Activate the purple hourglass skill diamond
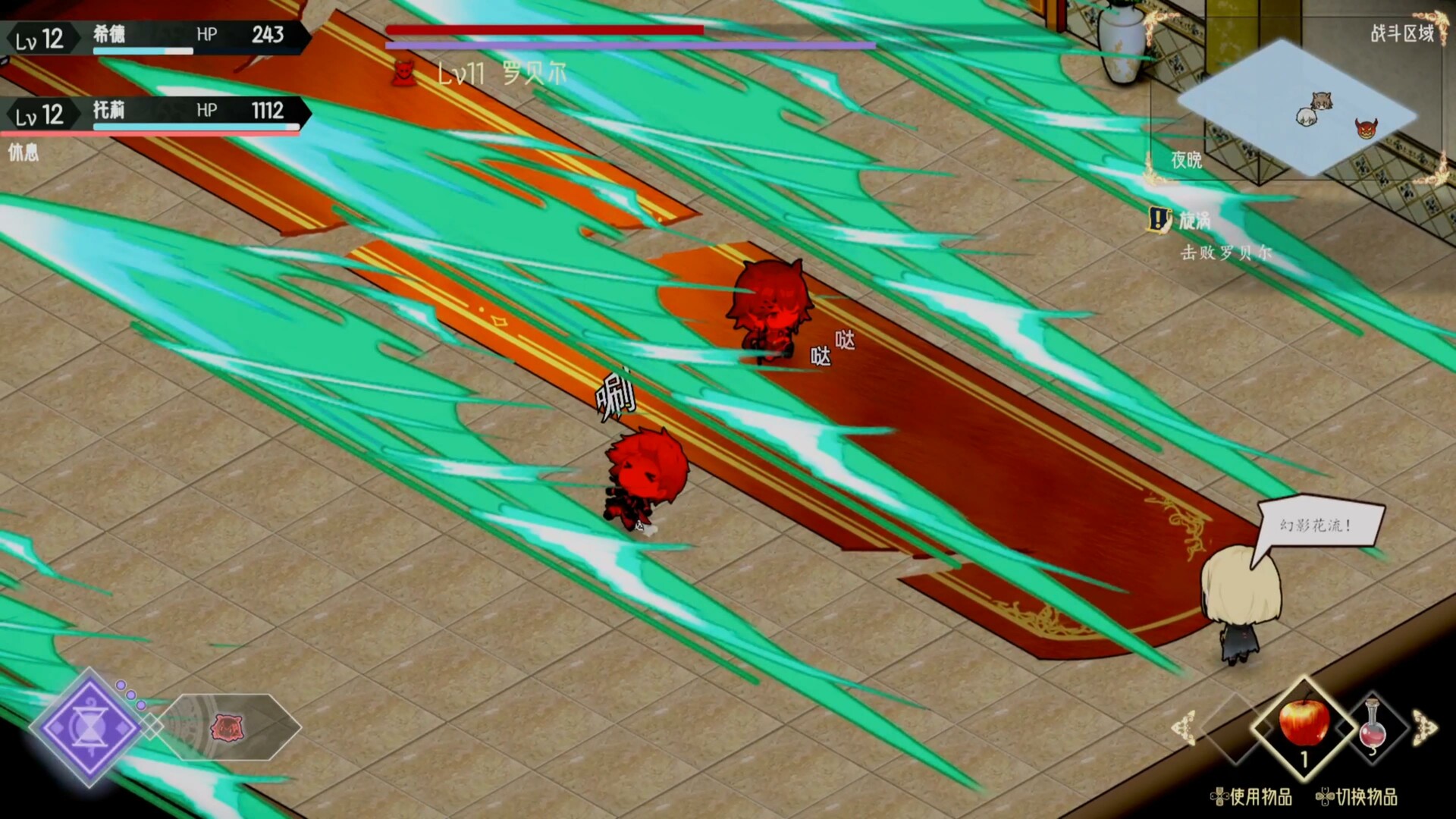Screen dimensions: 1456x819 [89, 727]
